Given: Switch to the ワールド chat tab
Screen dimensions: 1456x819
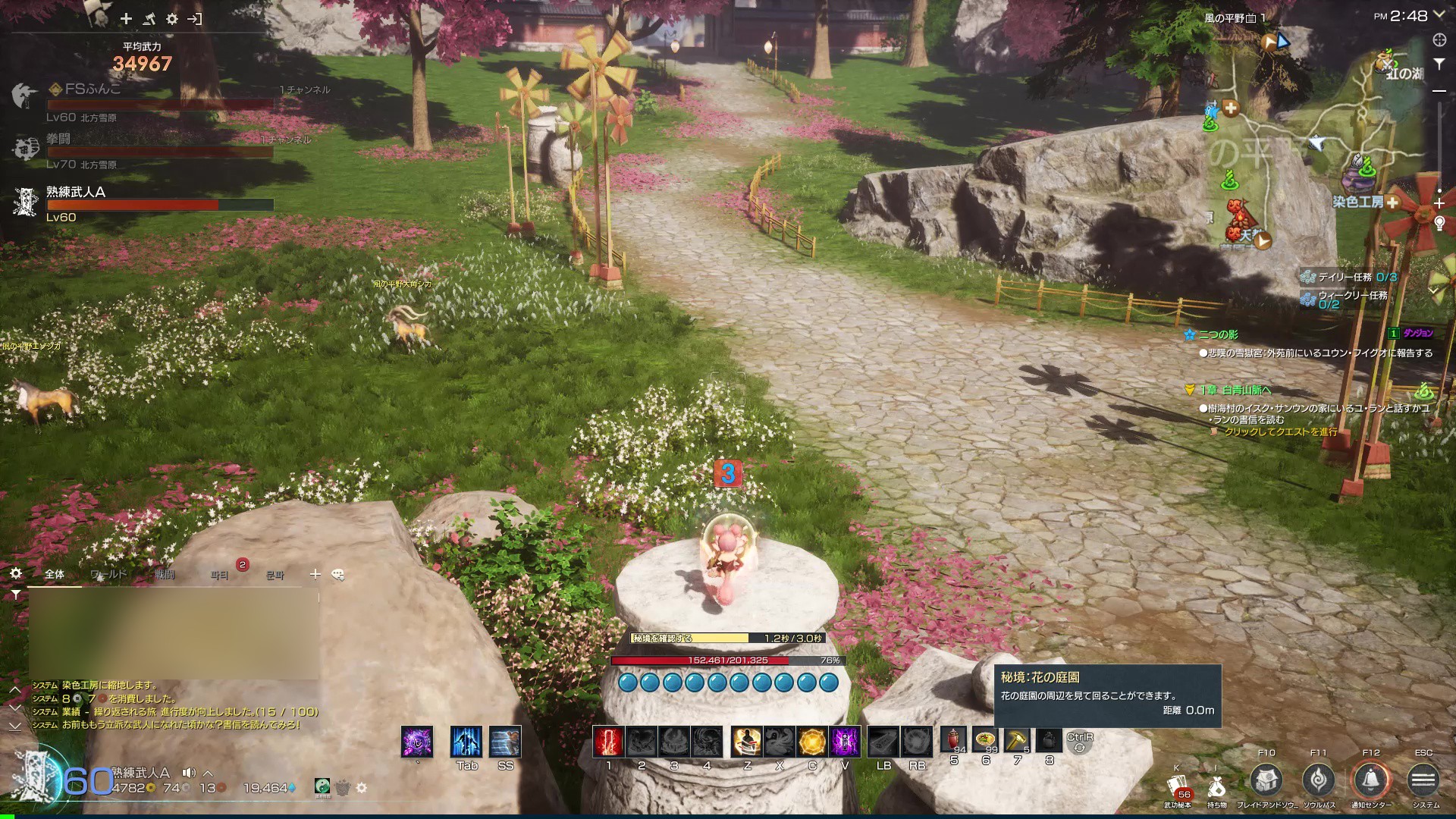Looking at the screenshot, I should [108, 575].
